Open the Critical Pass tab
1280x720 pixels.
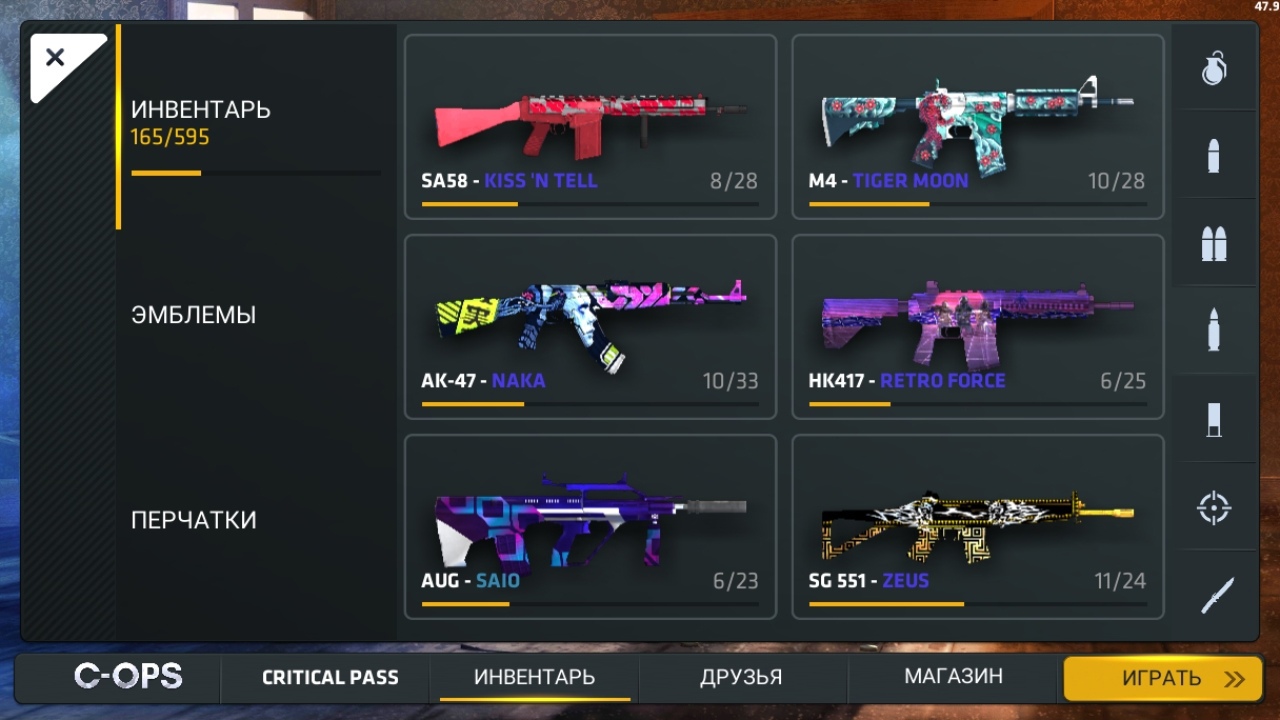tap(330, 678)
